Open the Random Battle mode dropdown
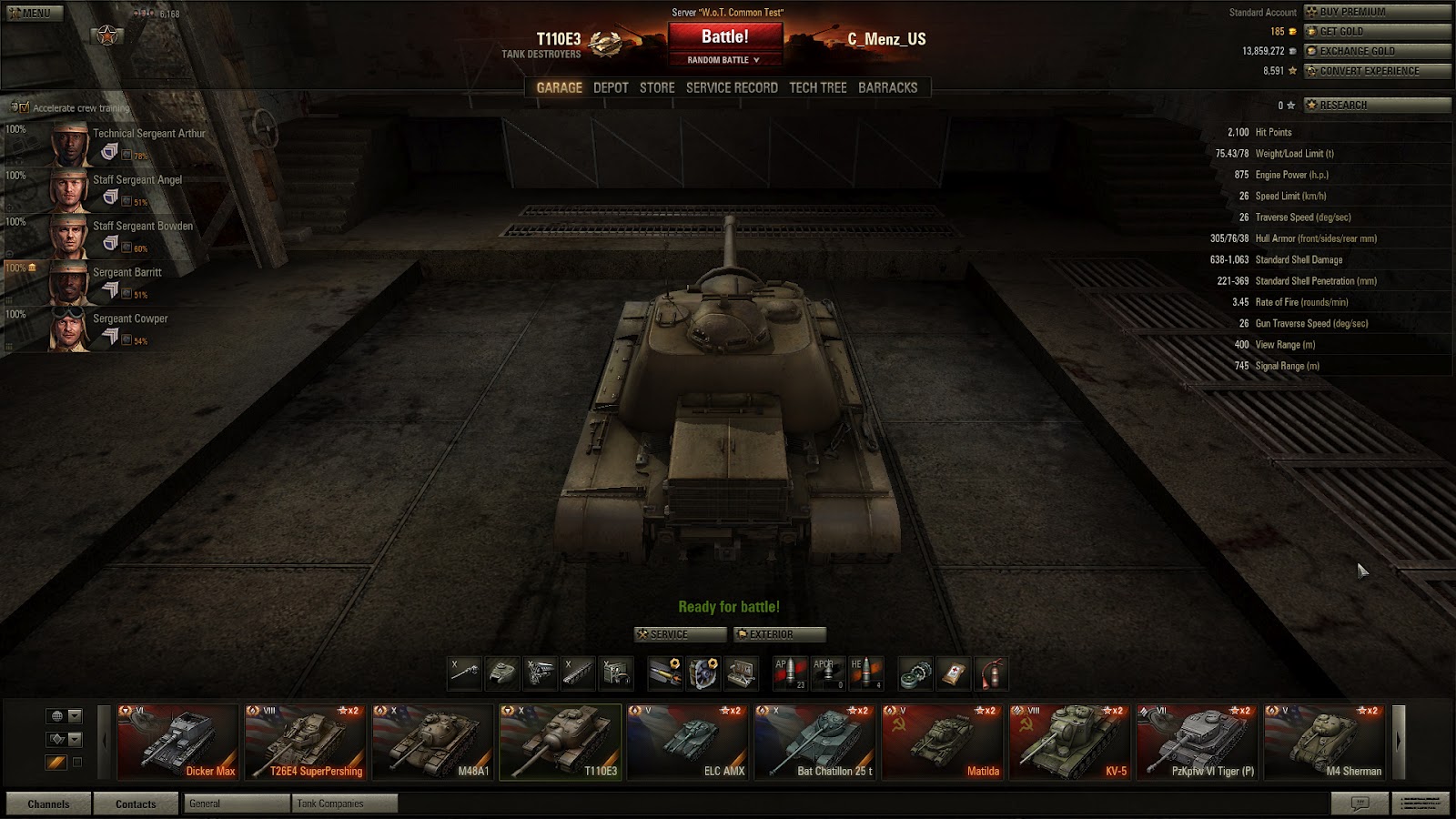 [724, 61]
